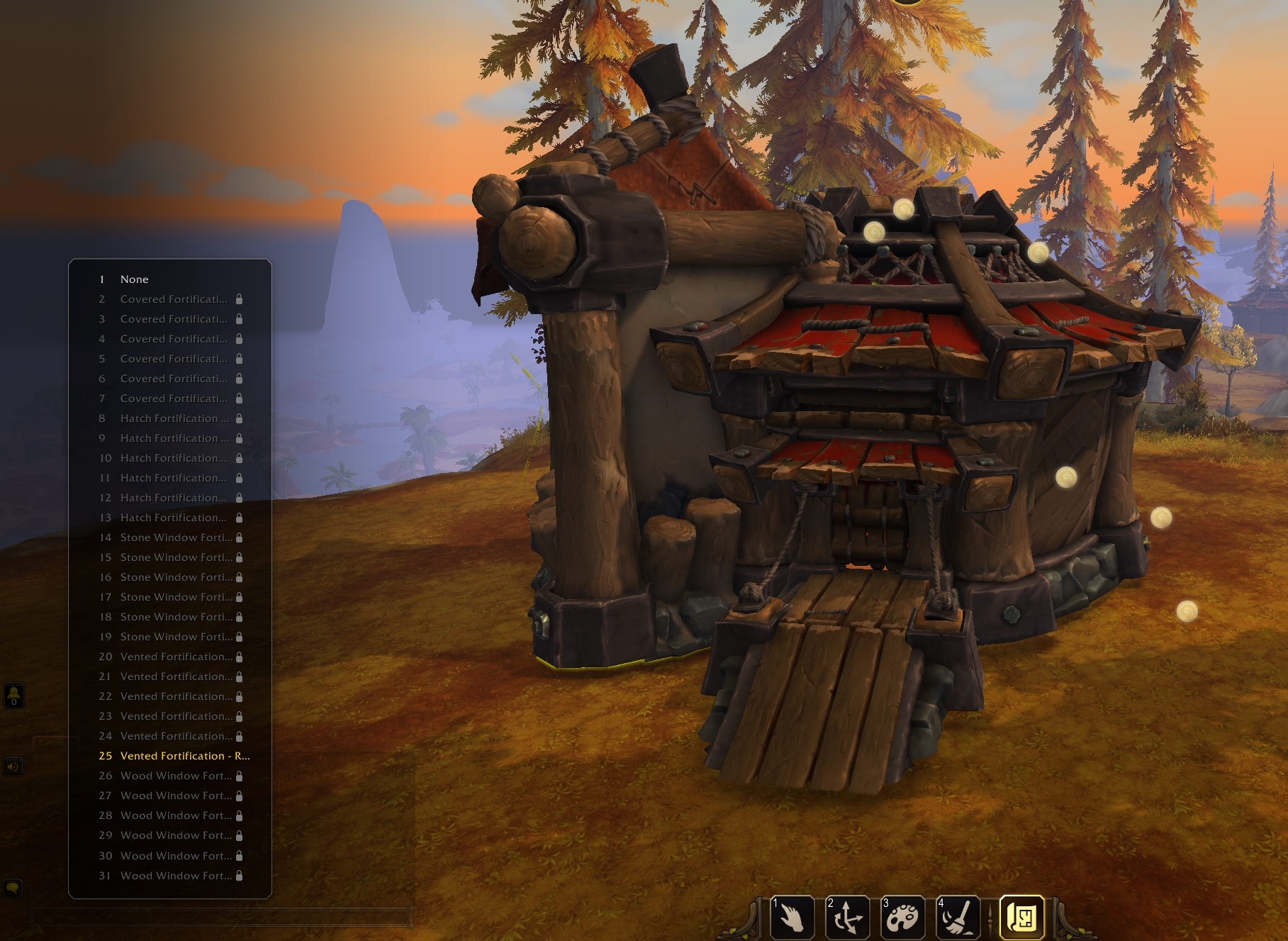Switch to the move and rotate arrows tool
Viewport: 1288px width, 941px height.
tap(847, 917)
